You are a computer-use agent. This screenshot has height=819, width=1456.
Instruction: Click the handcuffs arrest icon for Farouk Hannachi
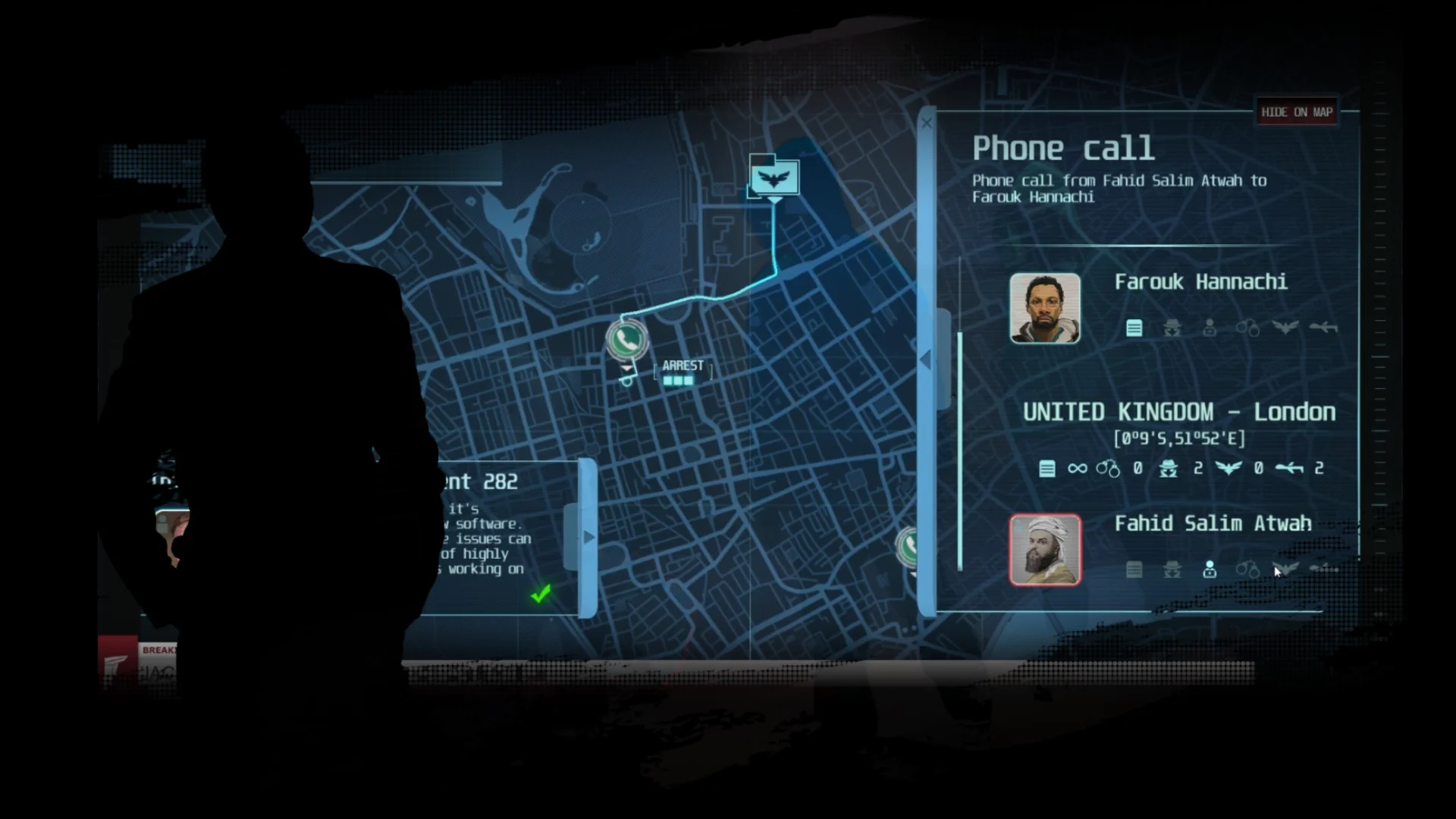(1249, 328)
